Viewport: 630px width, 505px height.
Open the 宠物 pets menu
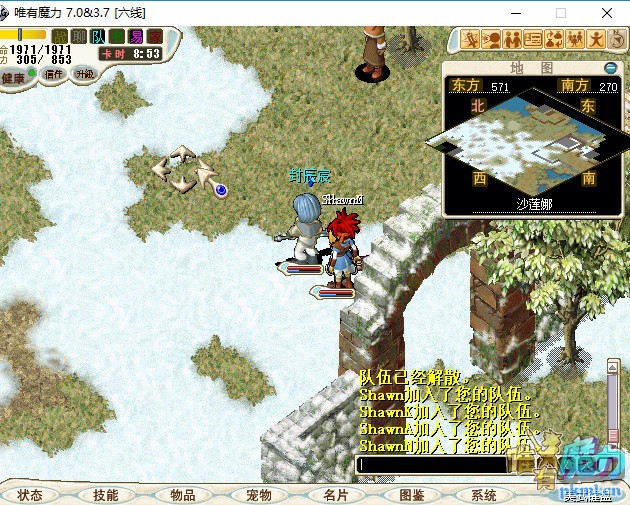[258, 495]
